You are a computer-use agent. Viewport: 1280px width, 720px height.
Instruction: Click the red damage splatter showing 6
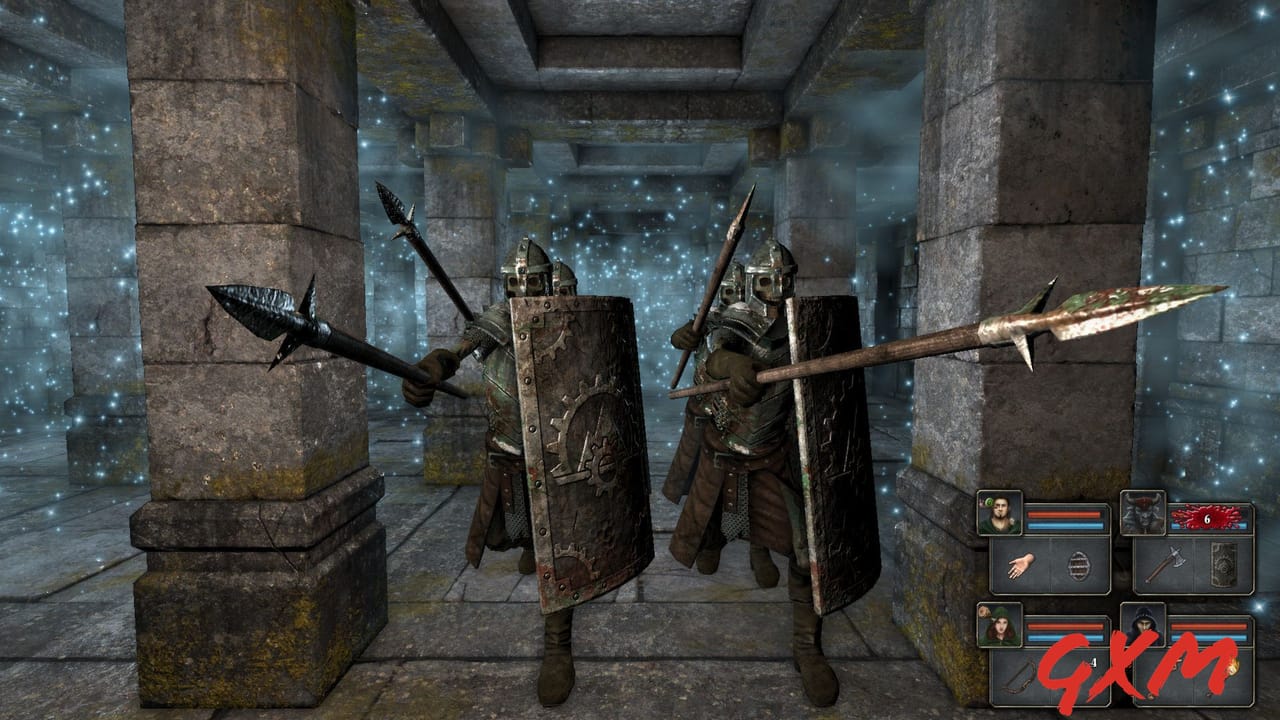pos(1207,518)
